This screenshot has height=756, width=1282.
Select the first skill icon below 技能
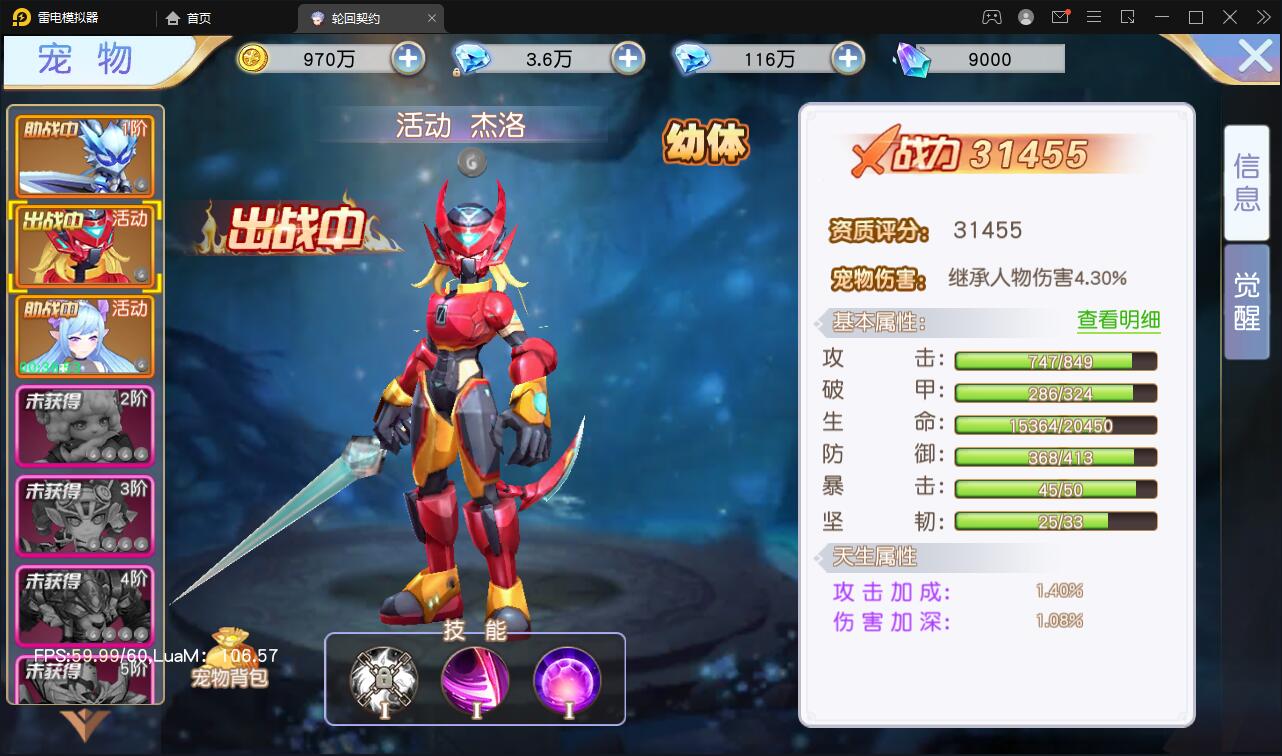pyautogui.click(x=383, y=679)
